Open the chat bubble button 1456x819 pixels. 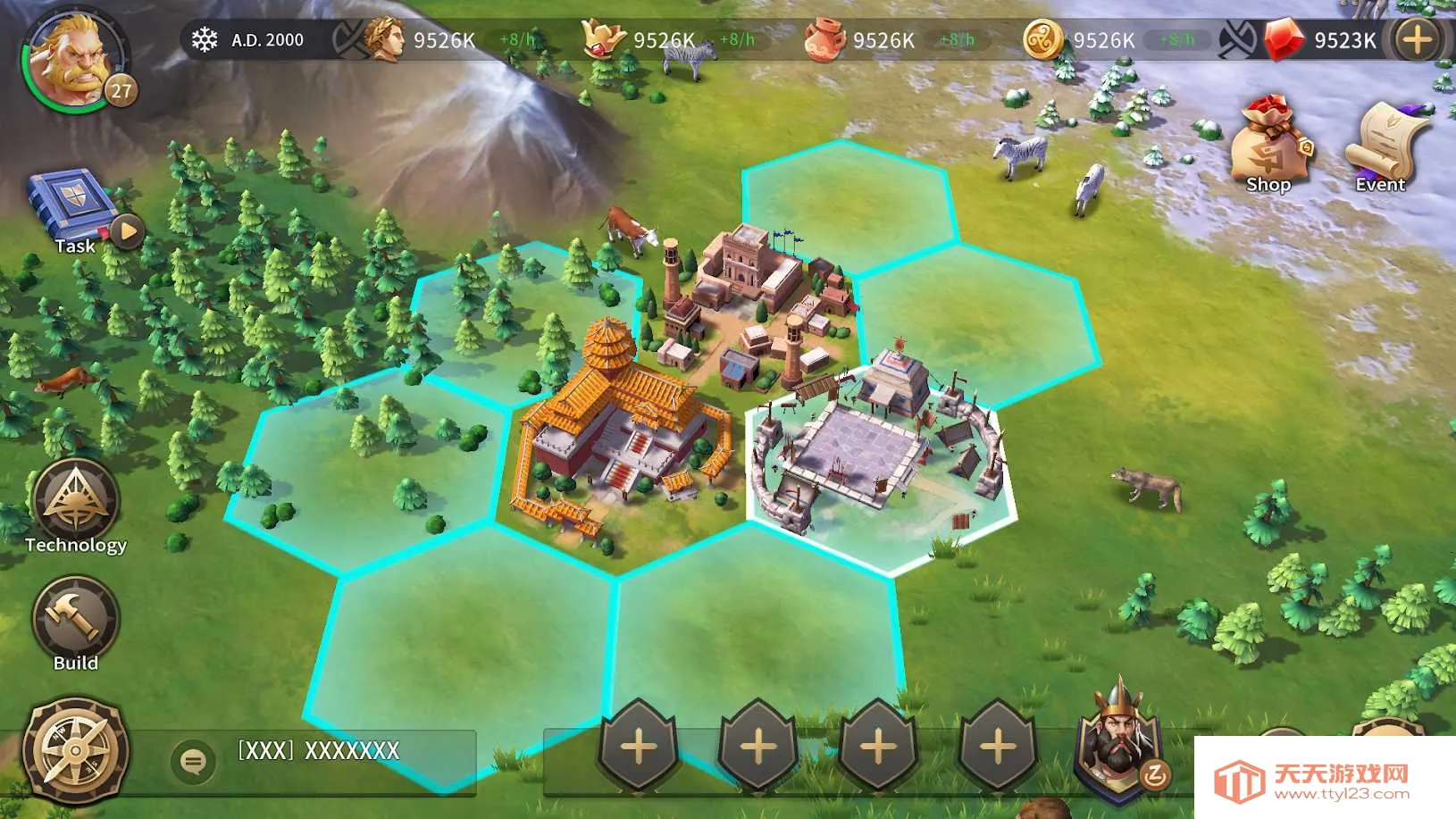(x=193, y=761)
